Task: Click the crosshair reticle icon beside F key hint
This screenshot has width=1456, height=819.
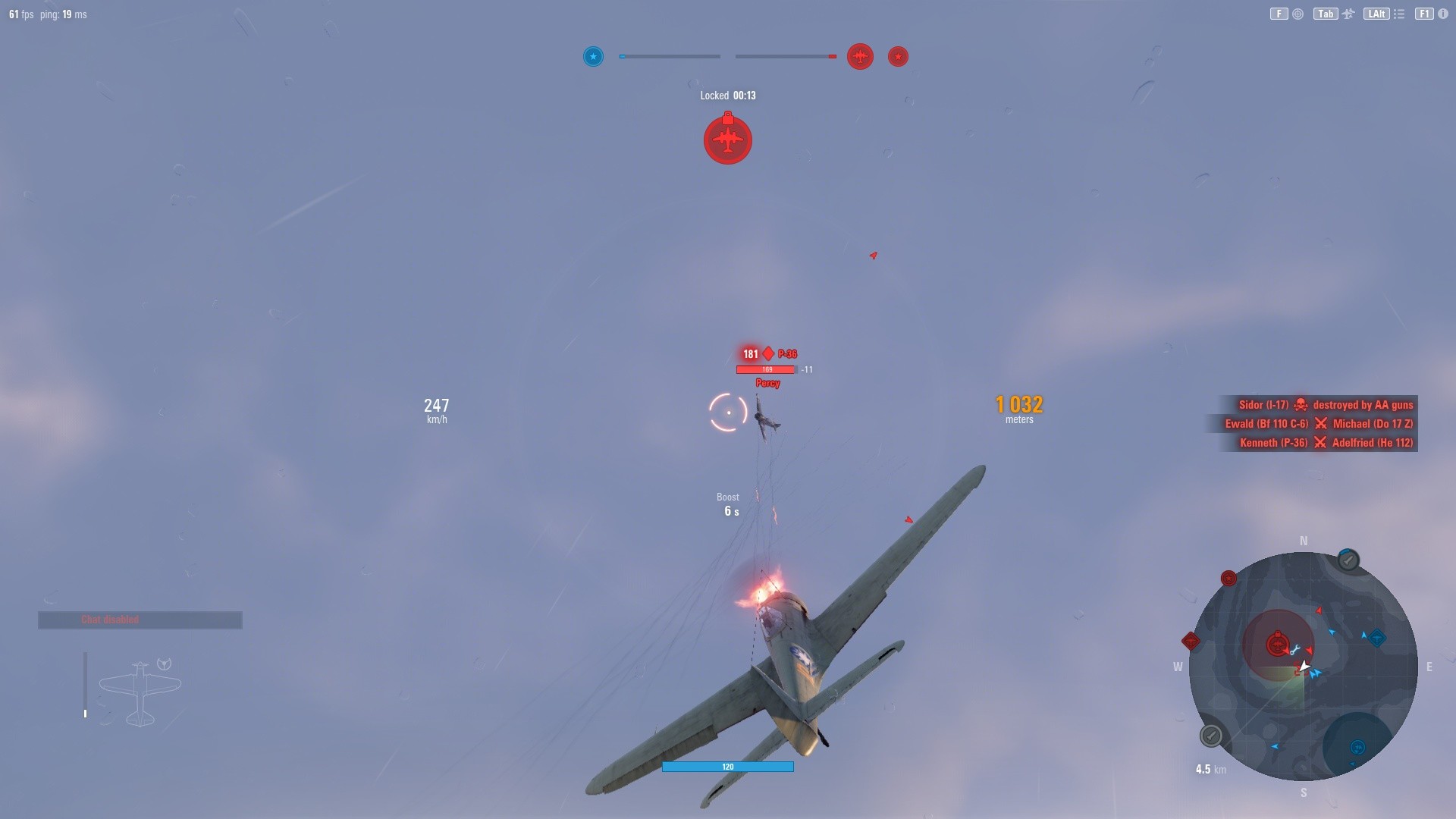Action: [x=1297, y=14]
